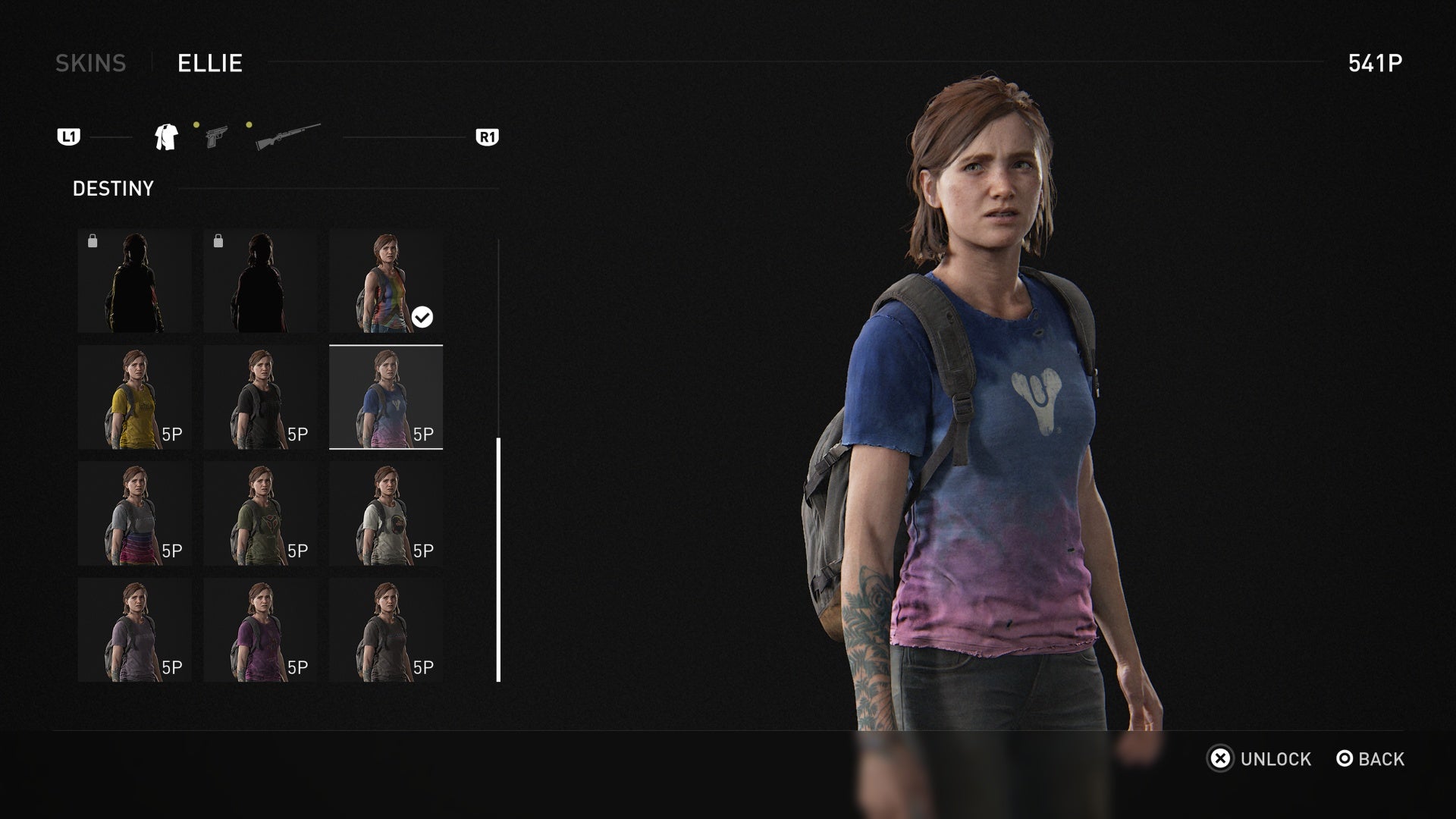This screenshot has height=819, width=1456.
Task: Select the ELLIE tab
Action: click(x=209, y=64)
